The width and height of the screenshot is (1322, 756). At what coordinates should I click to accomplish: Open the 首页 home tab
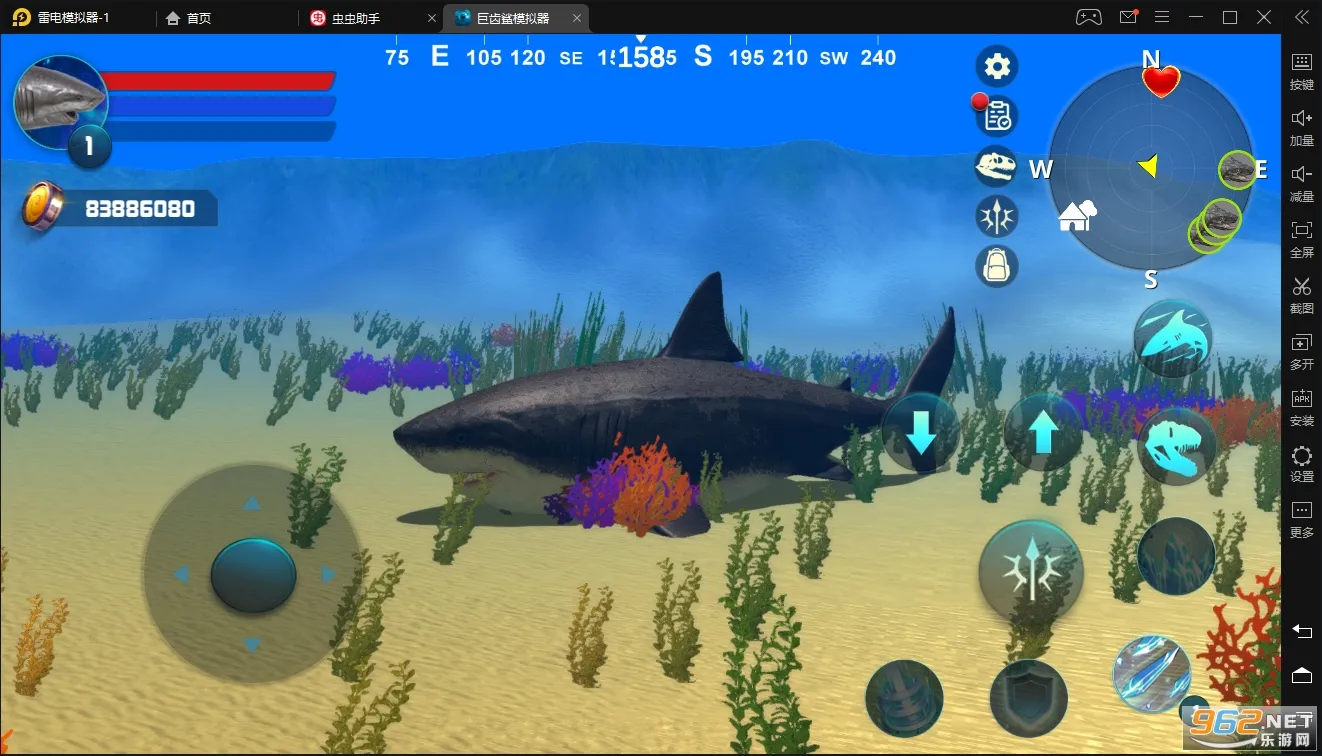(x=190, y=17)
